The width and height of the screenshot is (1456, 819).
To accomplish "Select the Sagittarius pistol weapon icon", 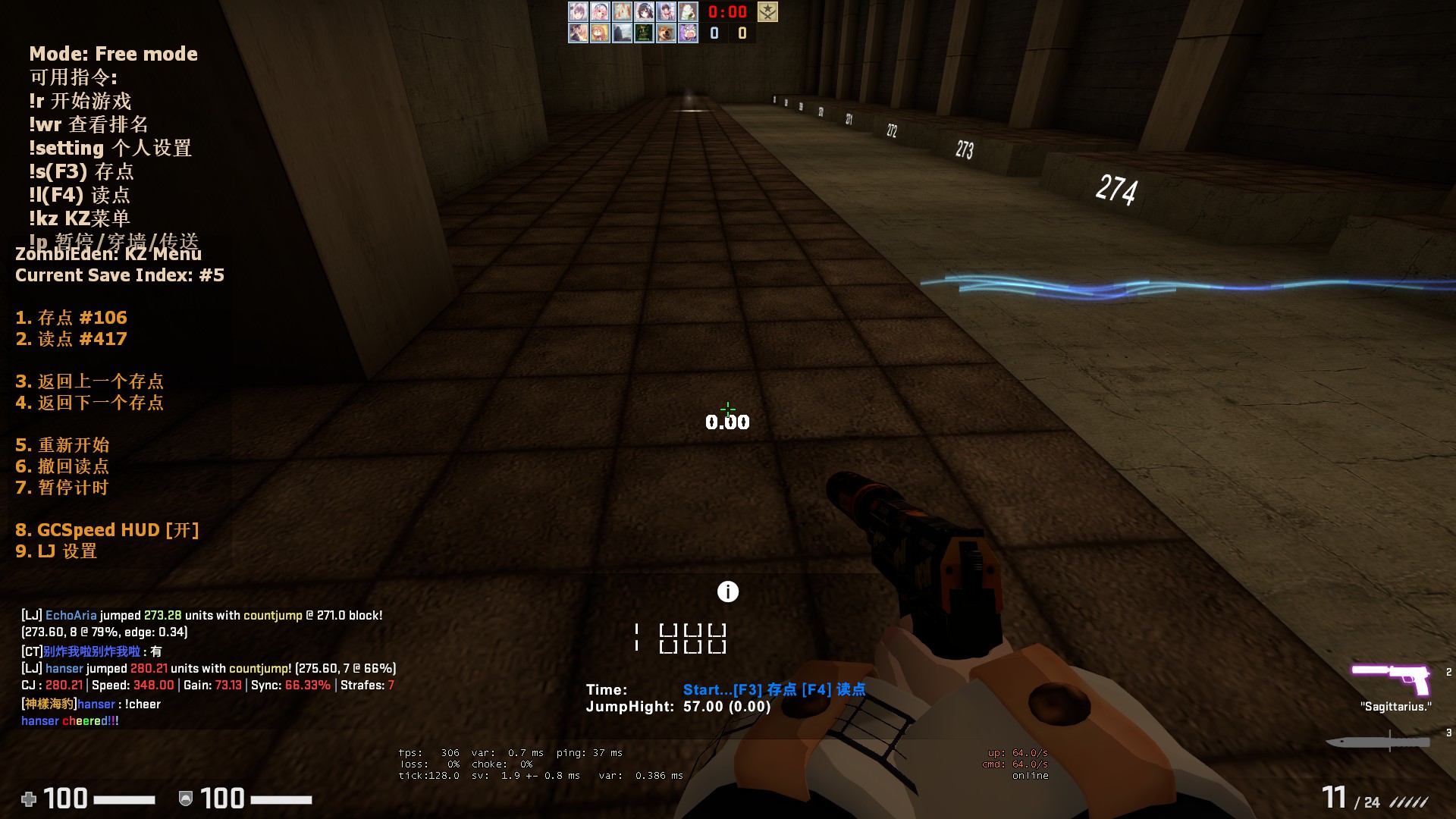I will (1392, 678).
